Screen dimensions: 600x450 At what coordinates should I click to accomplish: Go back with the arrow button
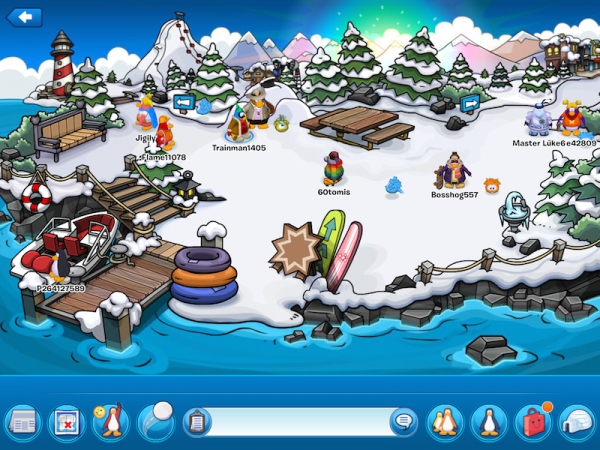[23, 17]
